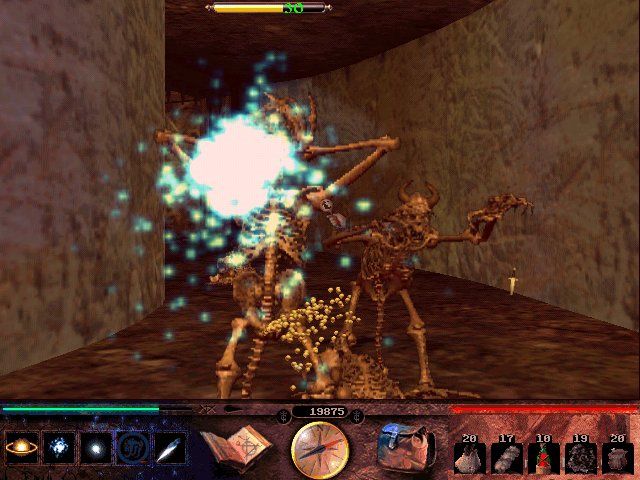Select the blue circular rune spell
Viewport: 640px width, 480px height.
pyautogui.click(x=131, y=448)
